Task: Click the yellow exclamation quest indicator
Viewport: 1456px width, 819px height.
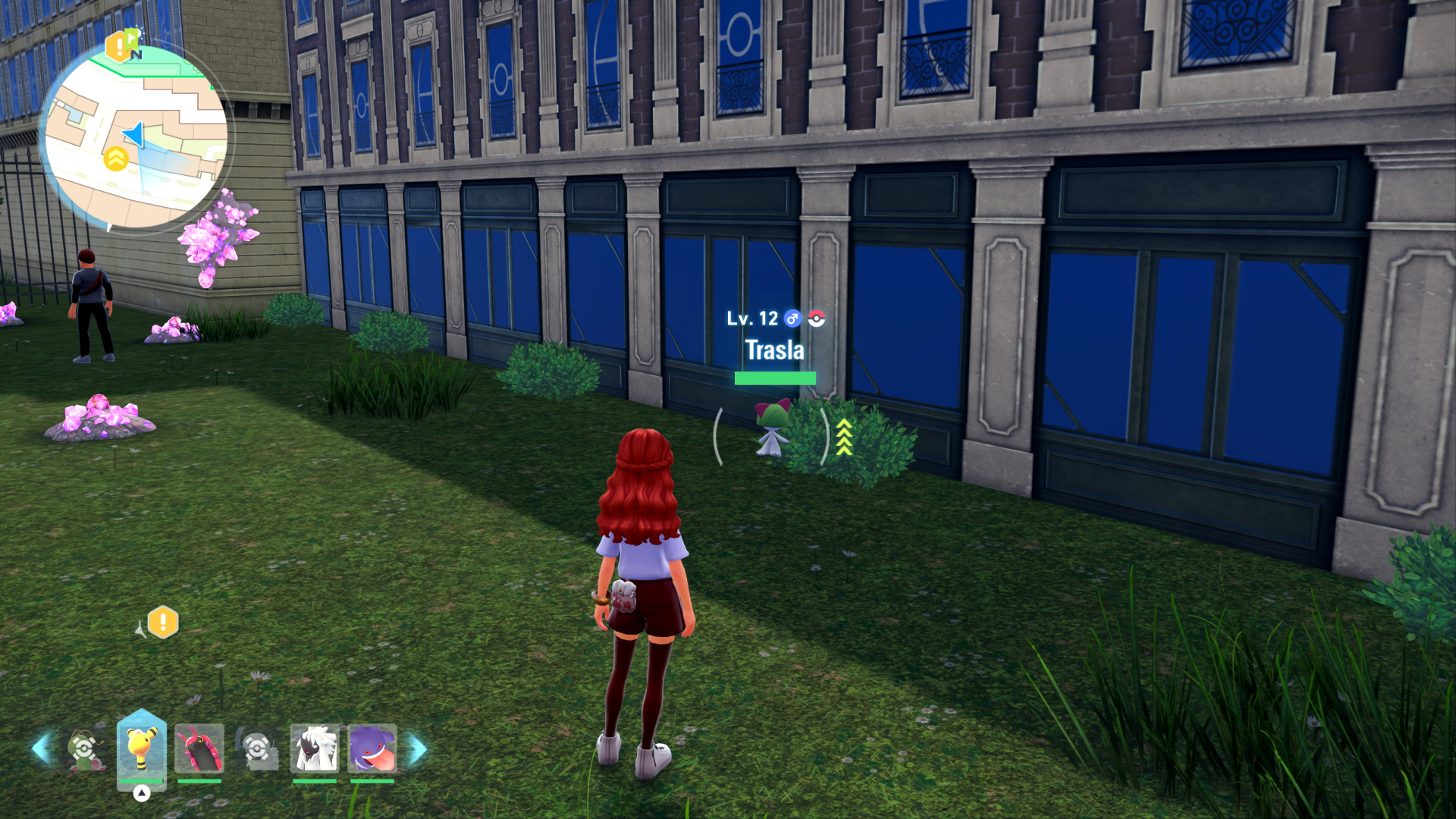Action: coord(162,623)
